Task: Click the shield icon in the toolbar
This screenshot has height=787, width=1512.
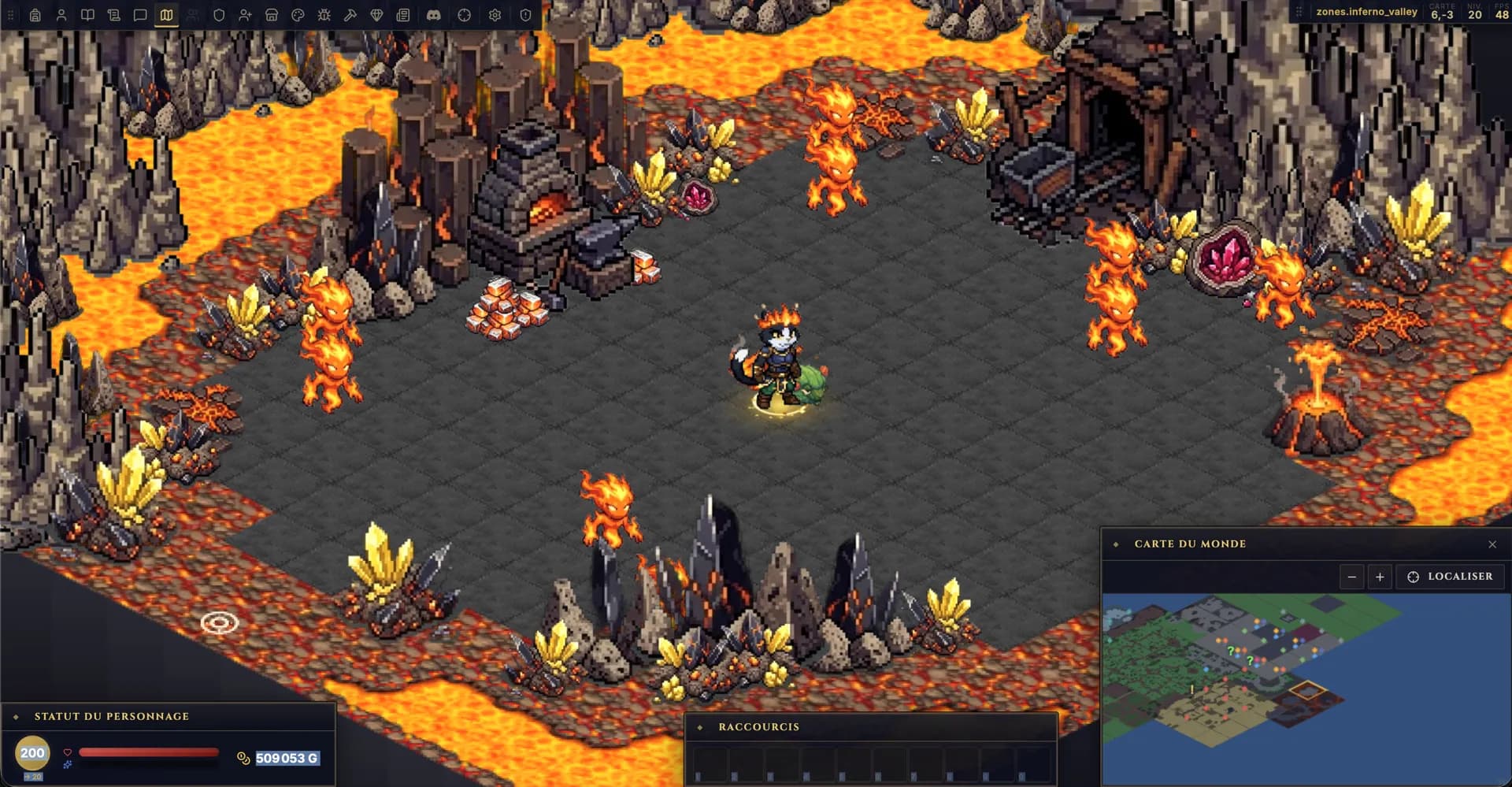Action: click(x=218, y=14)
